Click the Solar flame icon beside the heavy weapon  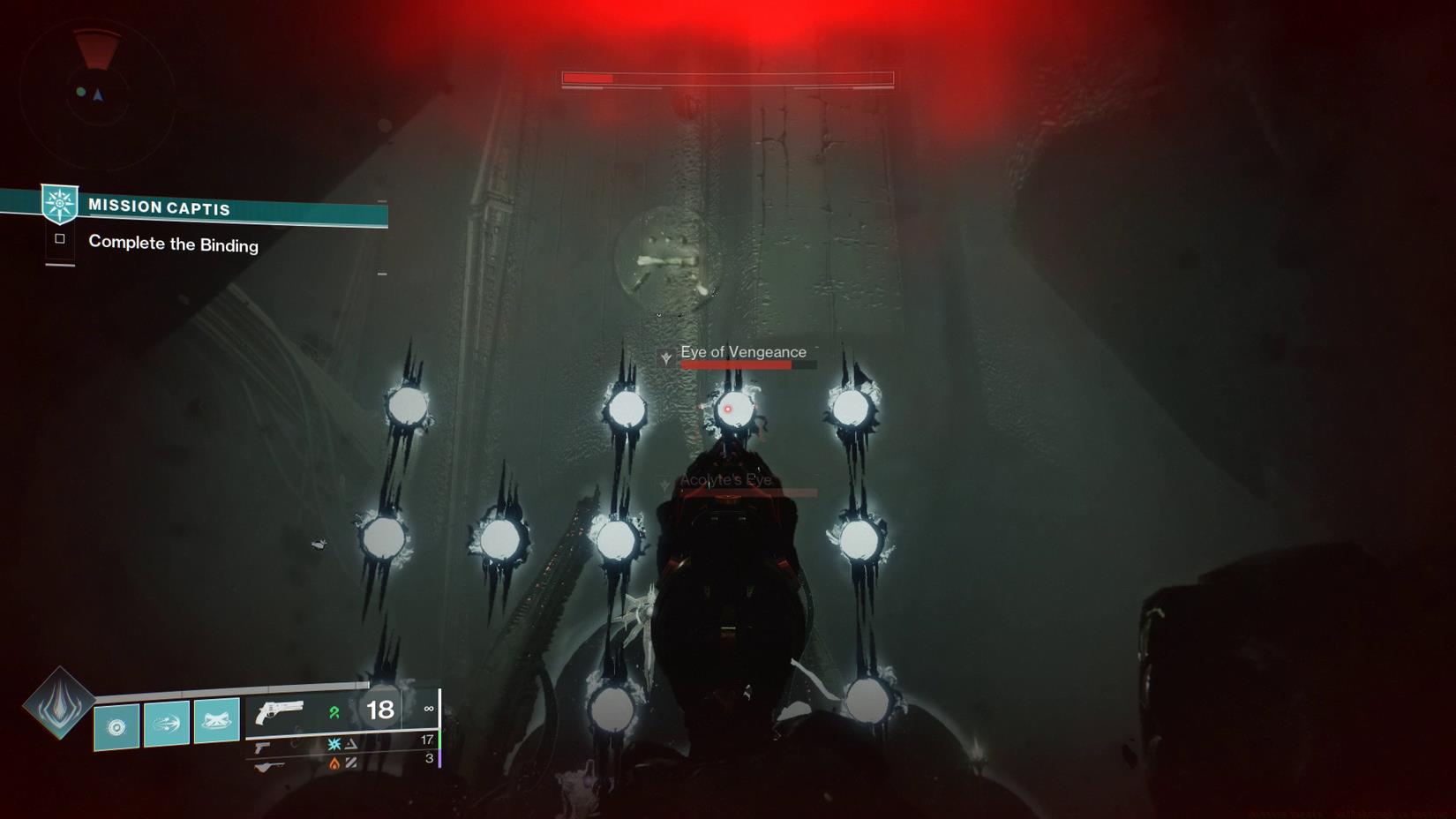(x=334, y=763)
